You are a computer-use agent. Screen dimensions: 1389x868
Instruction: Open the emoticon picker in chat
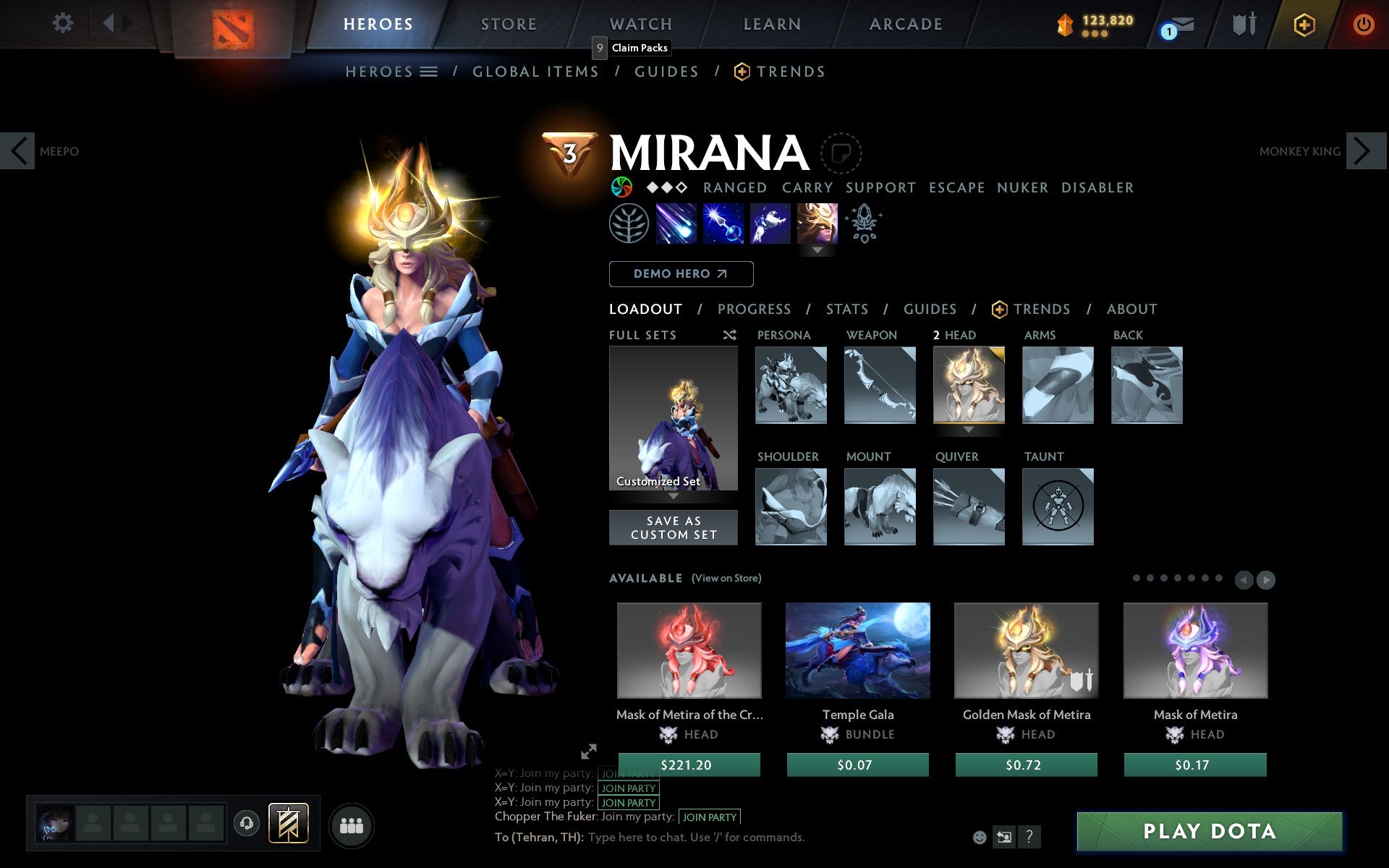[x=981, y=835]
